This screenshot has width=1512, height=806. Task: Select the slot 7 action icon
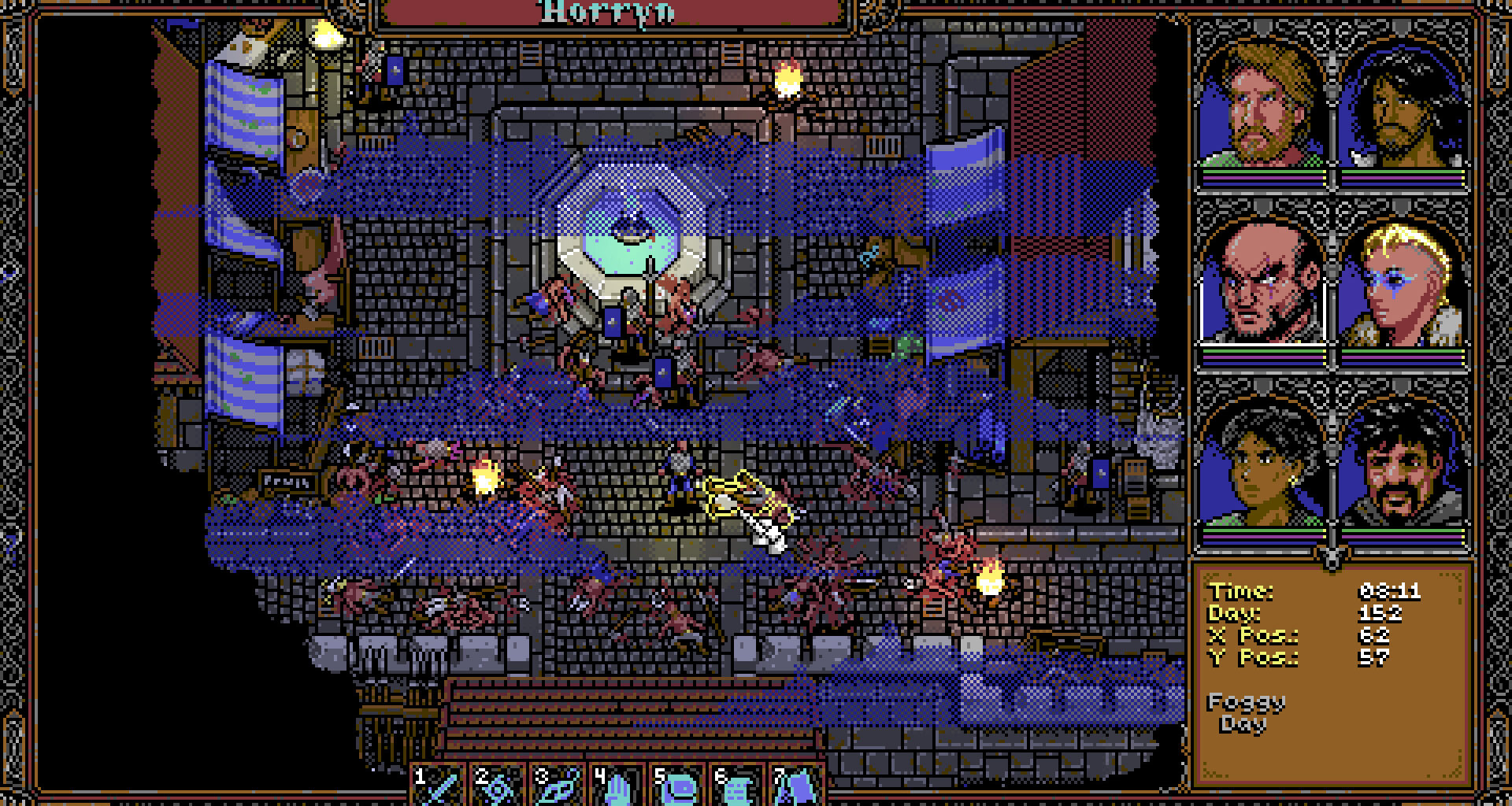click(795, 786)
